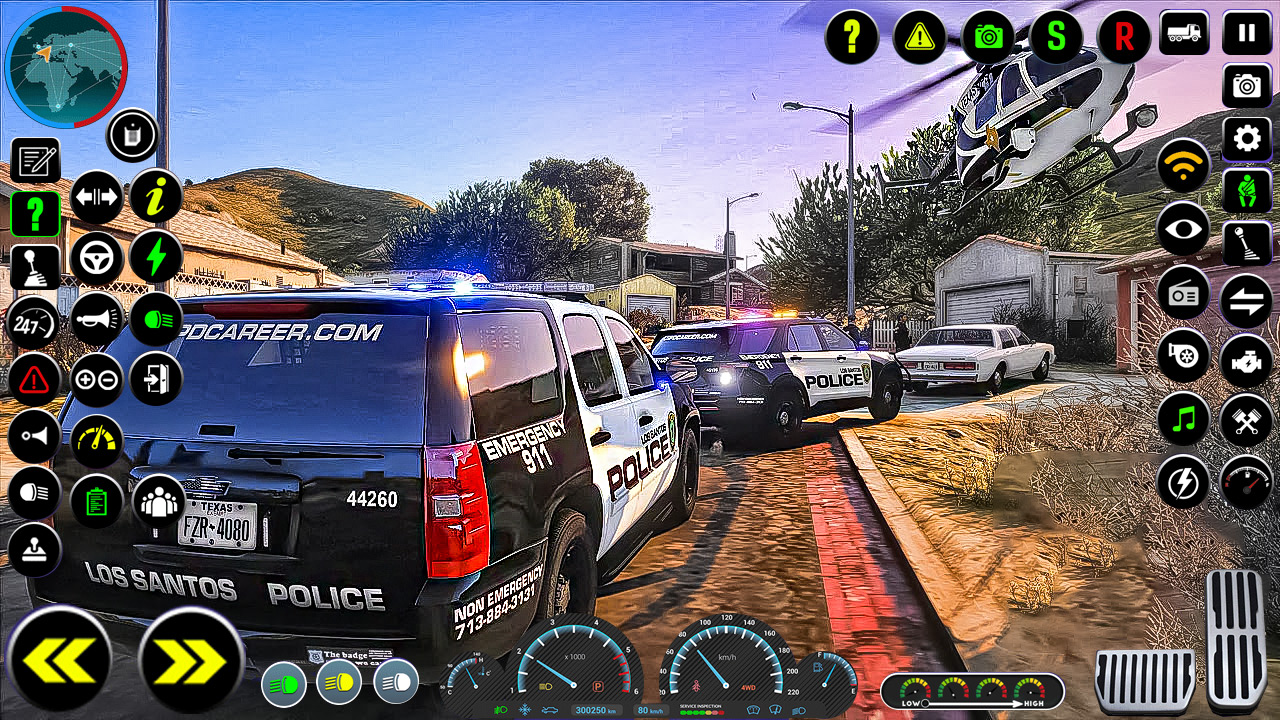
Task: Open the eye camera view toggle
Action: (x=1183, y=228)
